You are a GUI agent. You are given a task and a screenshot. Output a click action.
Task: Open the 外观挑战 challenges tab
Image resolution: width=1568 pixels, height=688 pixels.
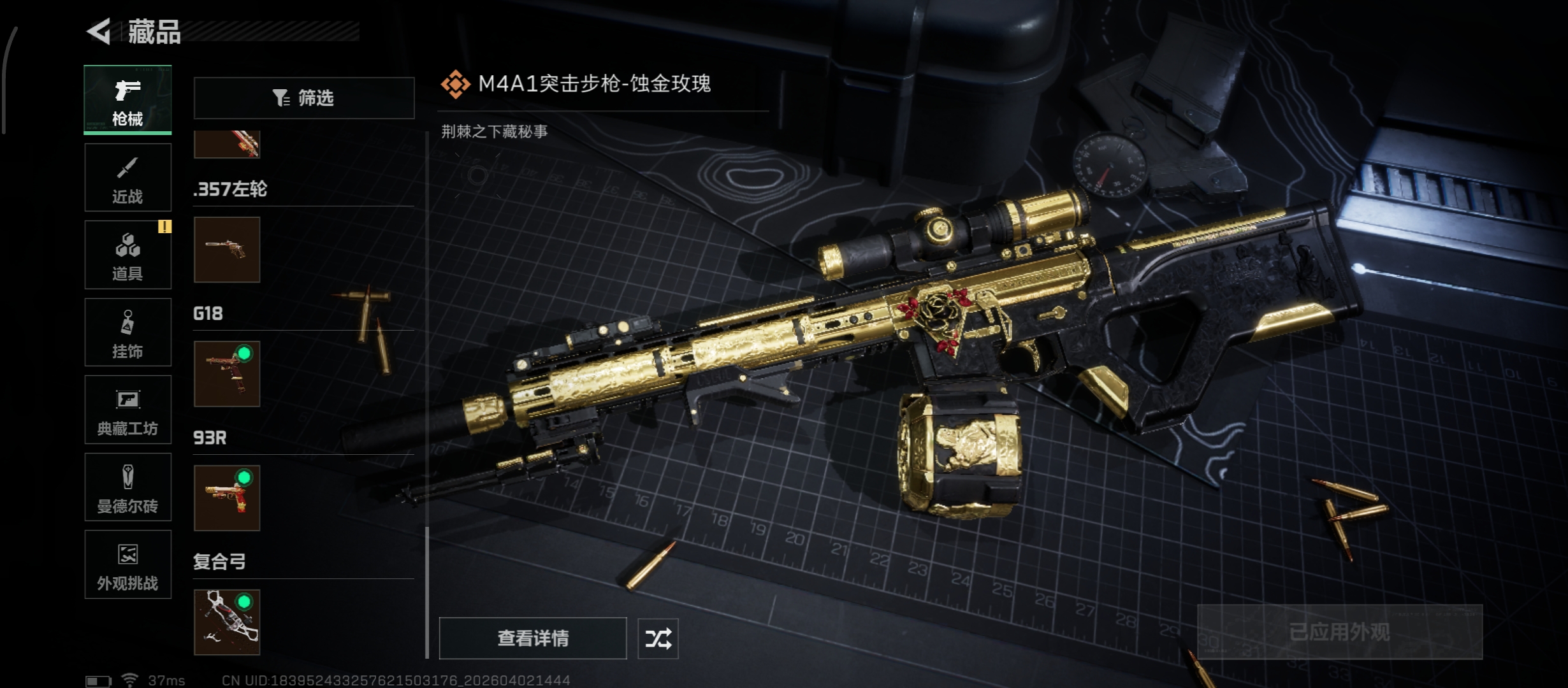click(x=127, y=564)
